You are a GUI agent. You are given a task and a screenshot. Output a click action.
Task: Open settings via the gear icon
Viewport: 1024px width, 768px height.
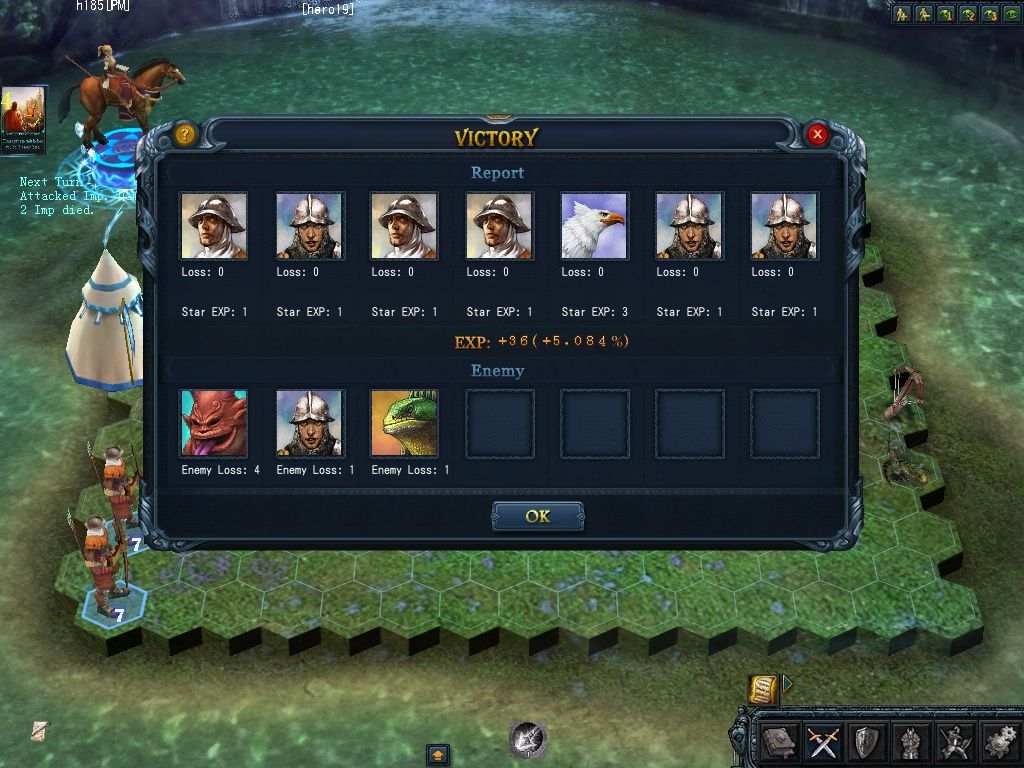[997, 742]
